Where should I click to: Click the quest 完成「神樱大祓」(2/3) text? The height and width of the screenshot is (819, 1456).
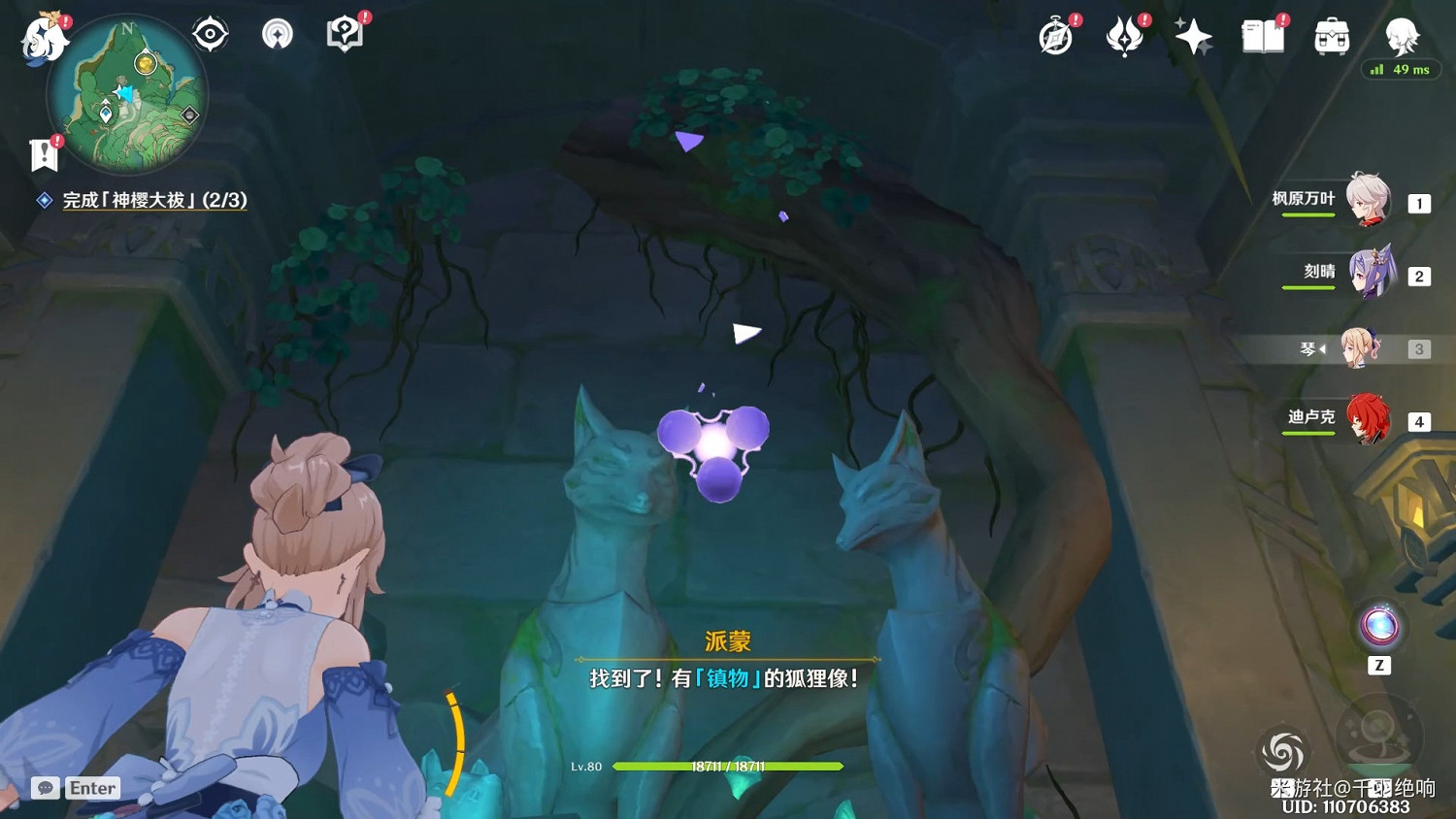[x=155, y=201]
